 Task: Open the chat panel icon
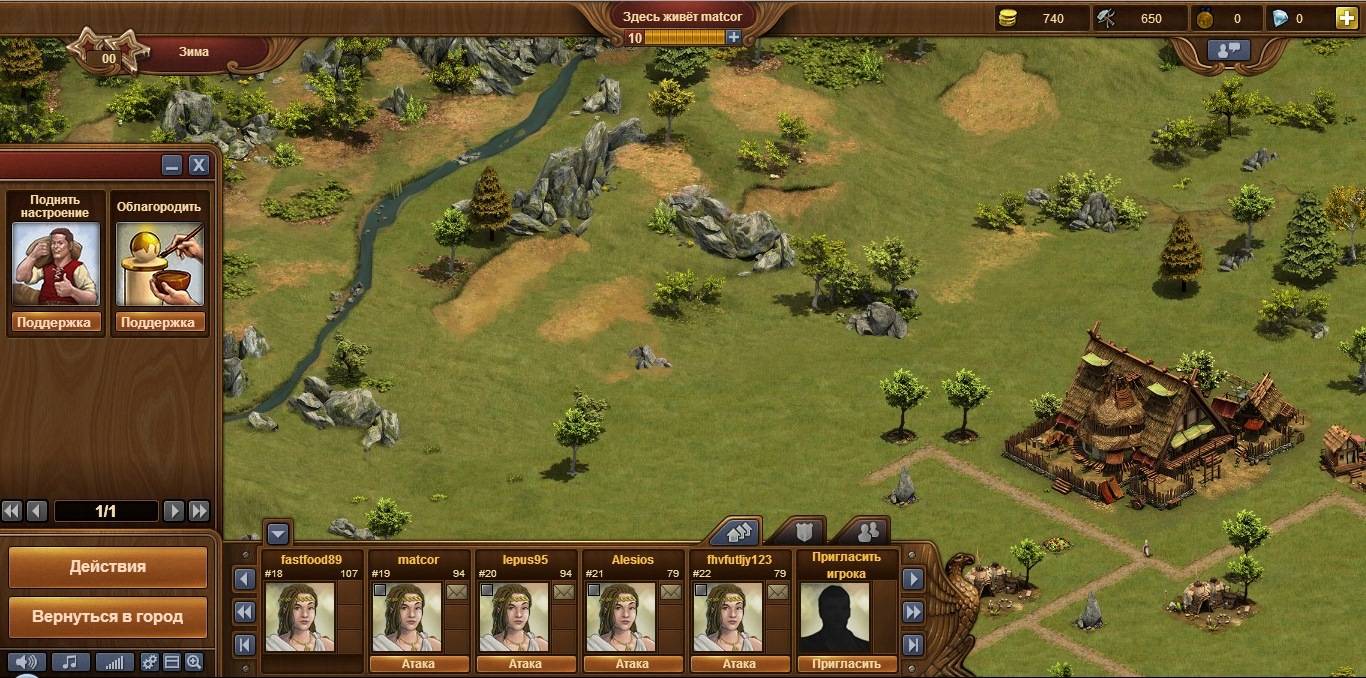pos(1229,50)
